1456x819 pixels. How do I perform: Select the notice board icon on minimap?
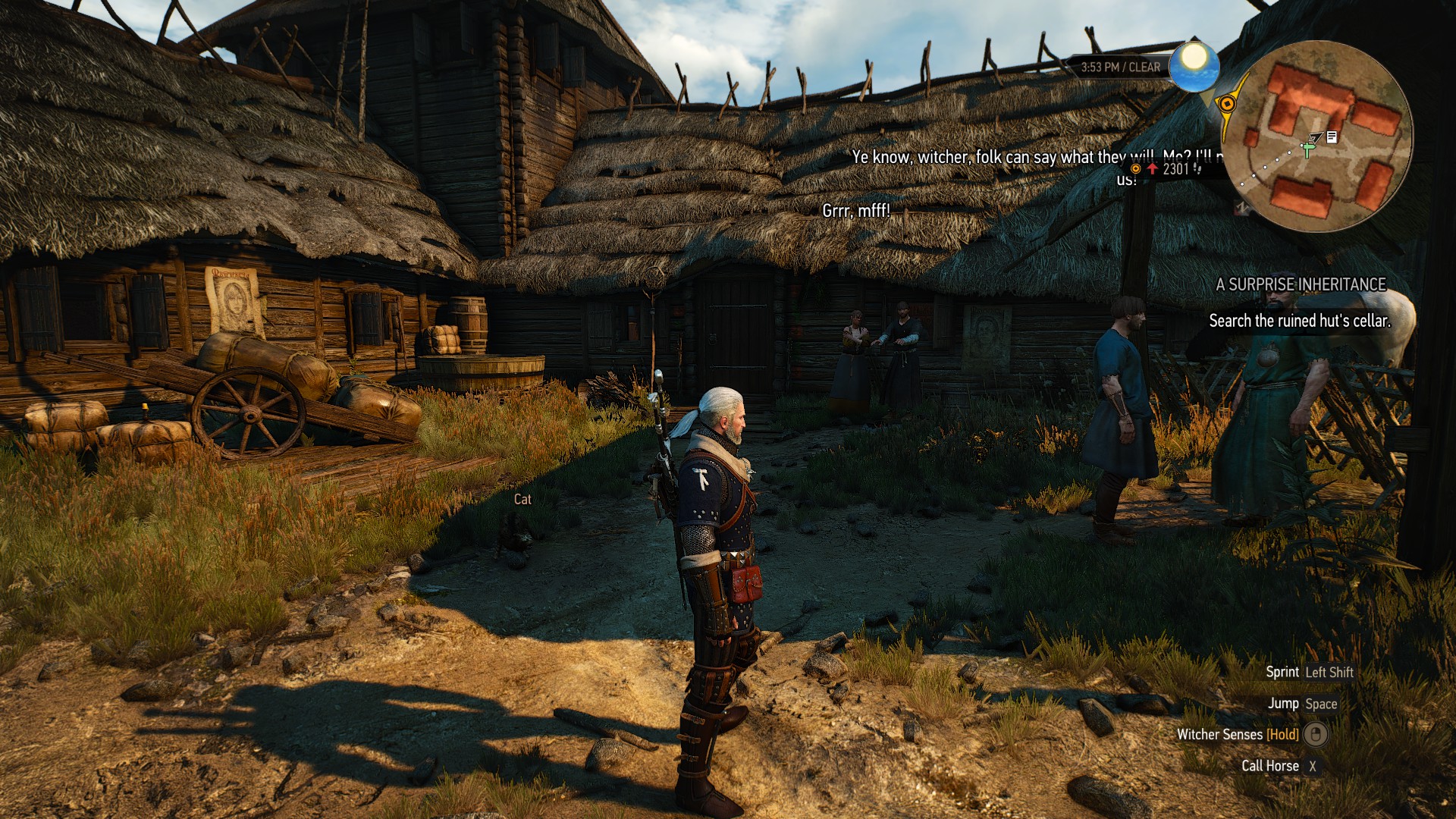[x=1332, y=136]
